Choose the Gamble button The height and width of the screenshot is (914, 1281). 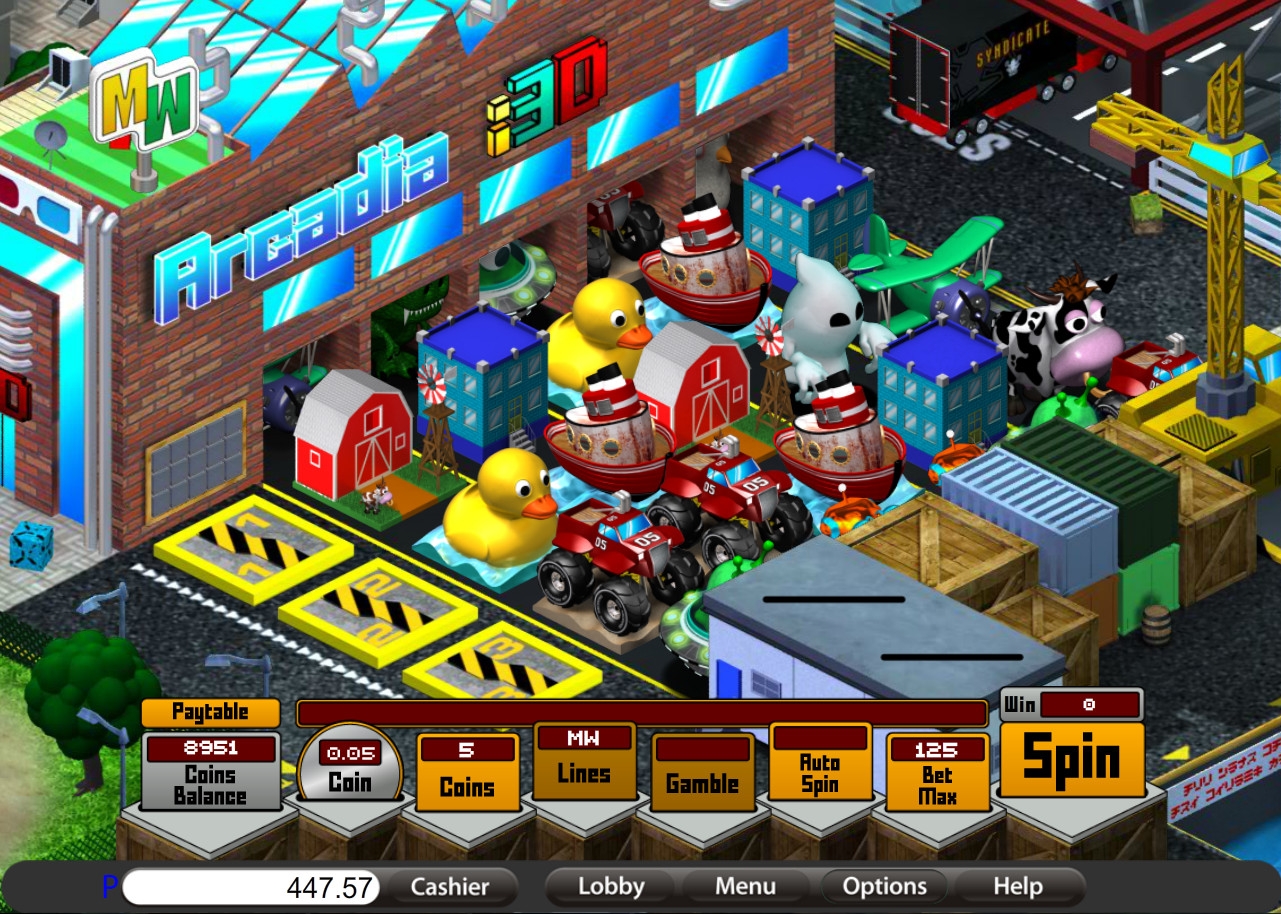pos(702,783)
